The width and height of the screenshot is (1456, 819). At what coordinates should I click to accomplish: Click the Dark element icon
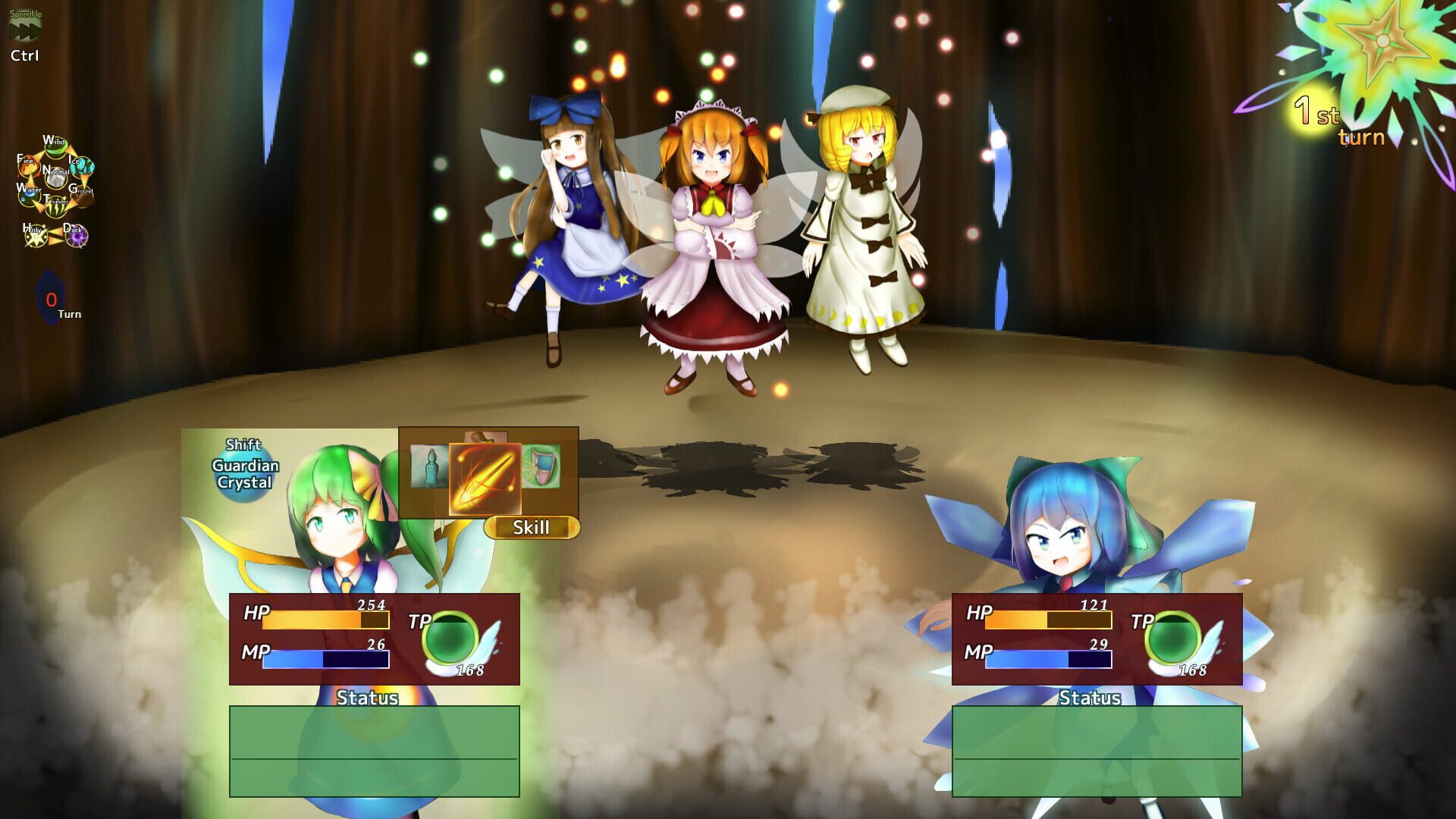click(76, 237)
